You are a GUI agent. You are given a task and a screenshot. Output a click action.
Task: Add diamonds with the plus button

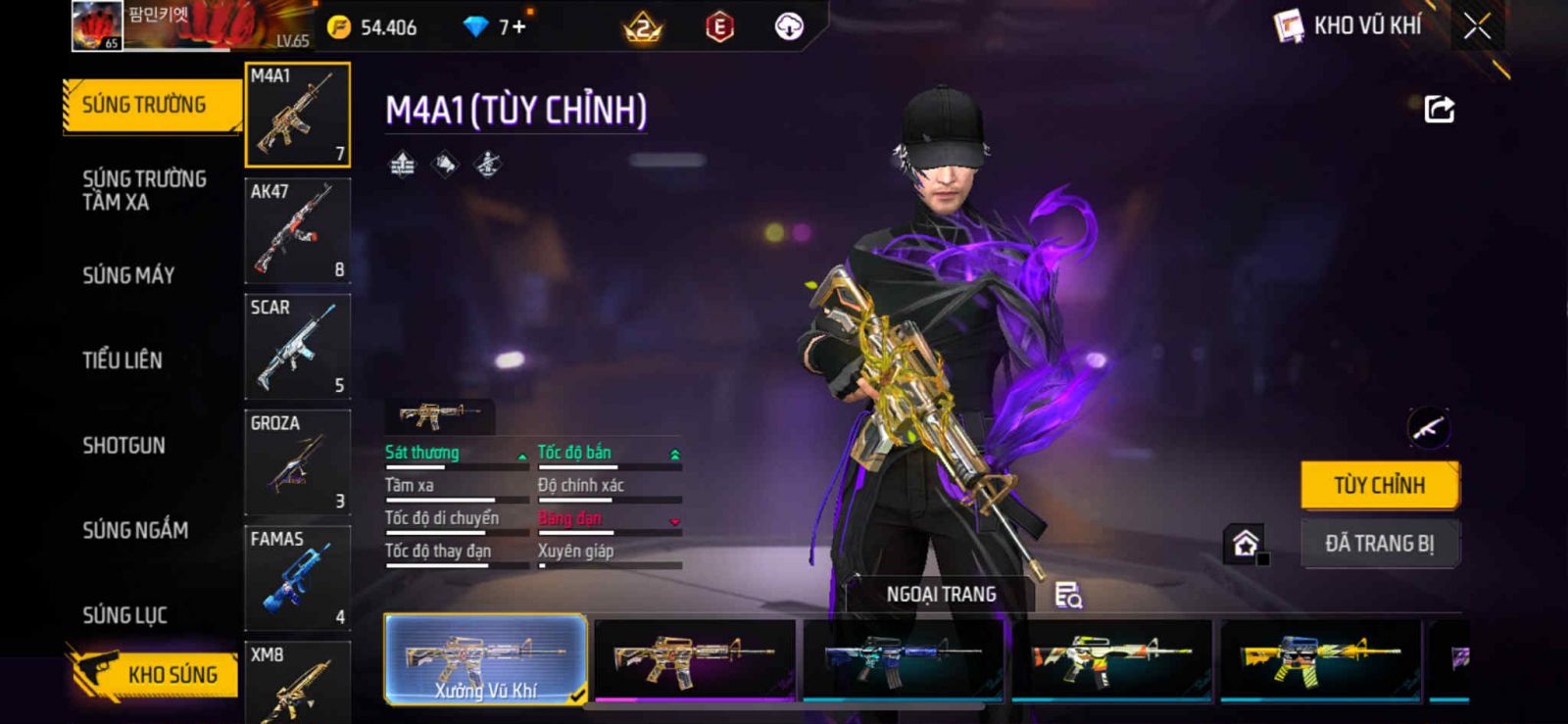click(x=519, y=26)
